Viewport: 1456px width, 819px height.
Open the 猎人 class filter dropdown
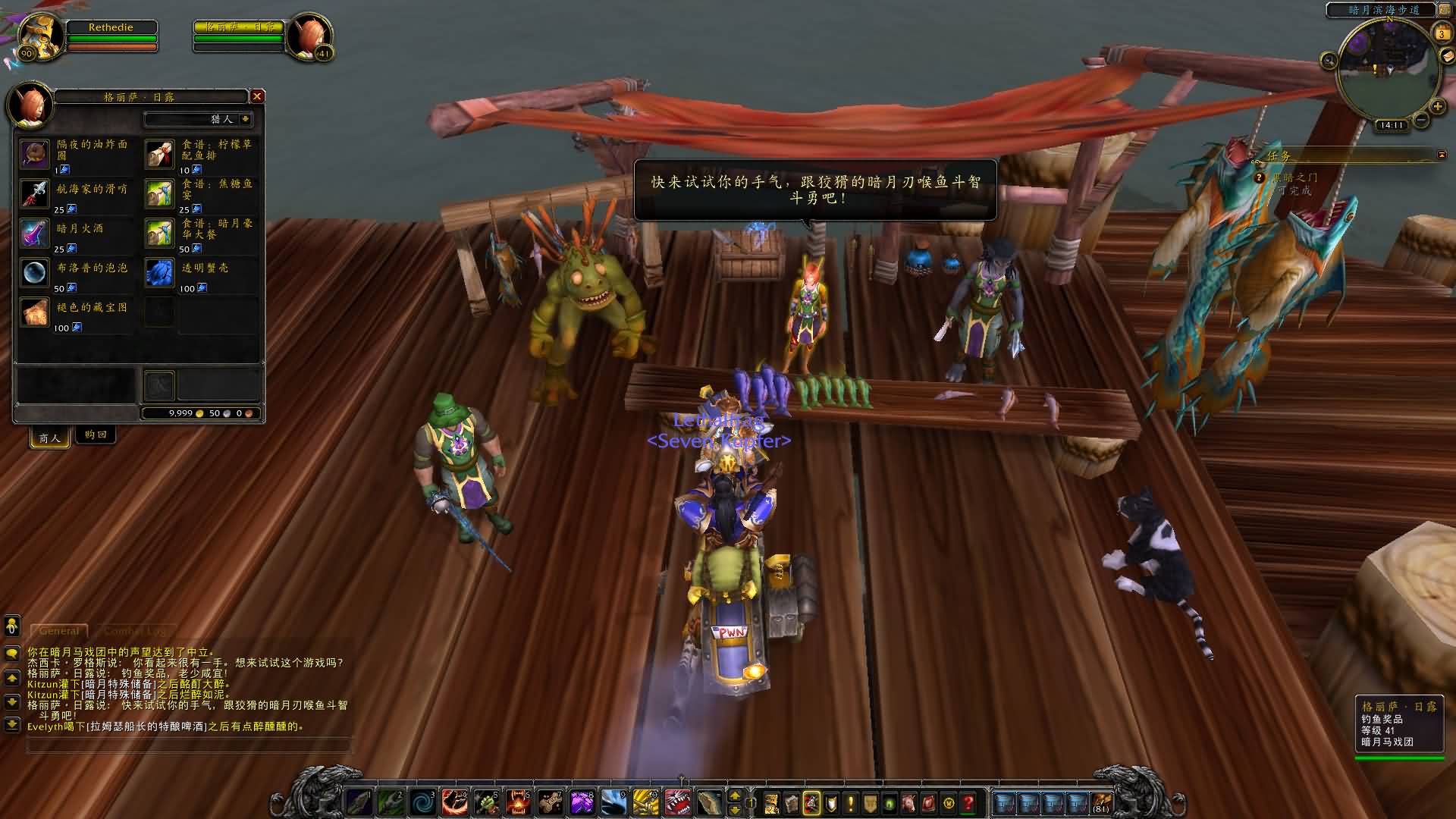point(245,119)
